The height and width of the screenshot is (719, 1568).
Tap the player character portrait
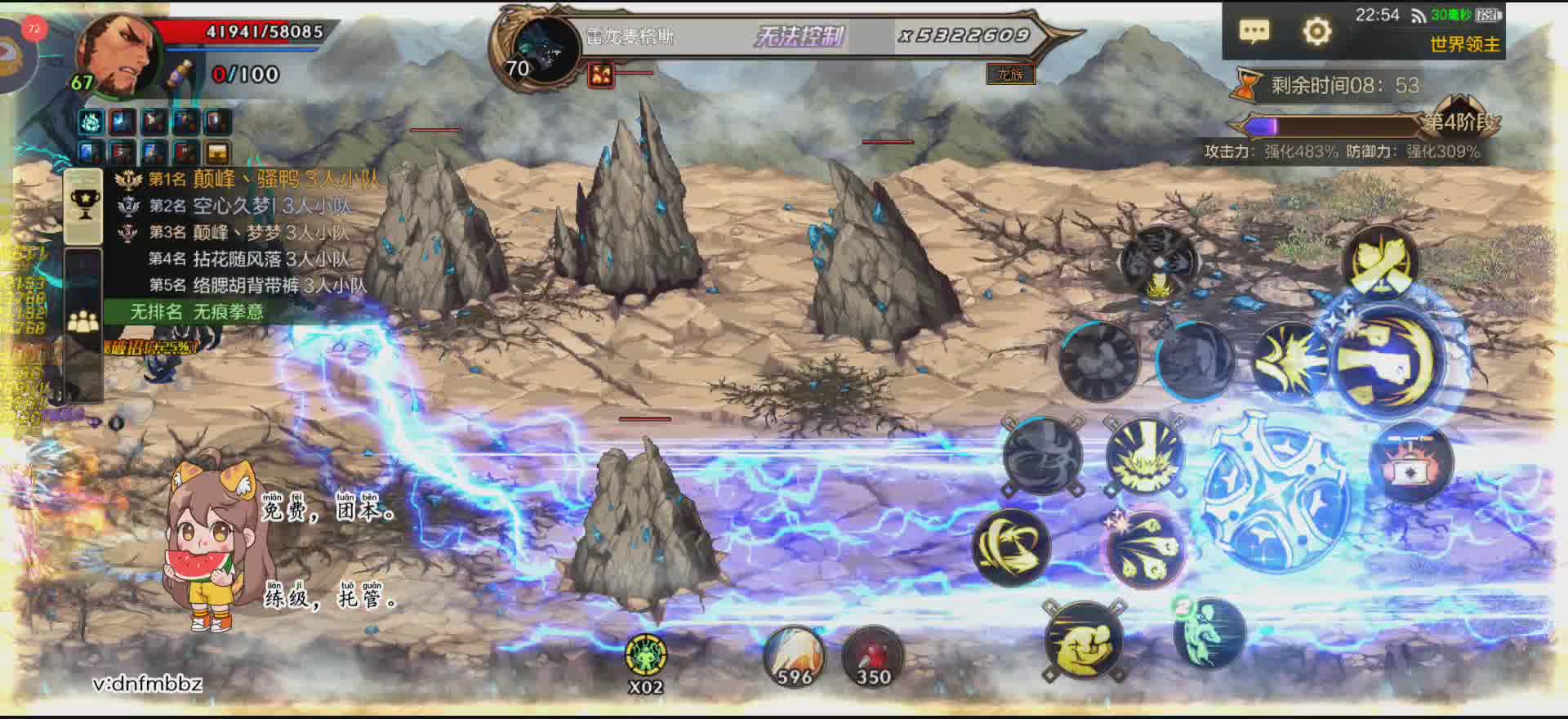pyautogui.click(x=118, y=56)
